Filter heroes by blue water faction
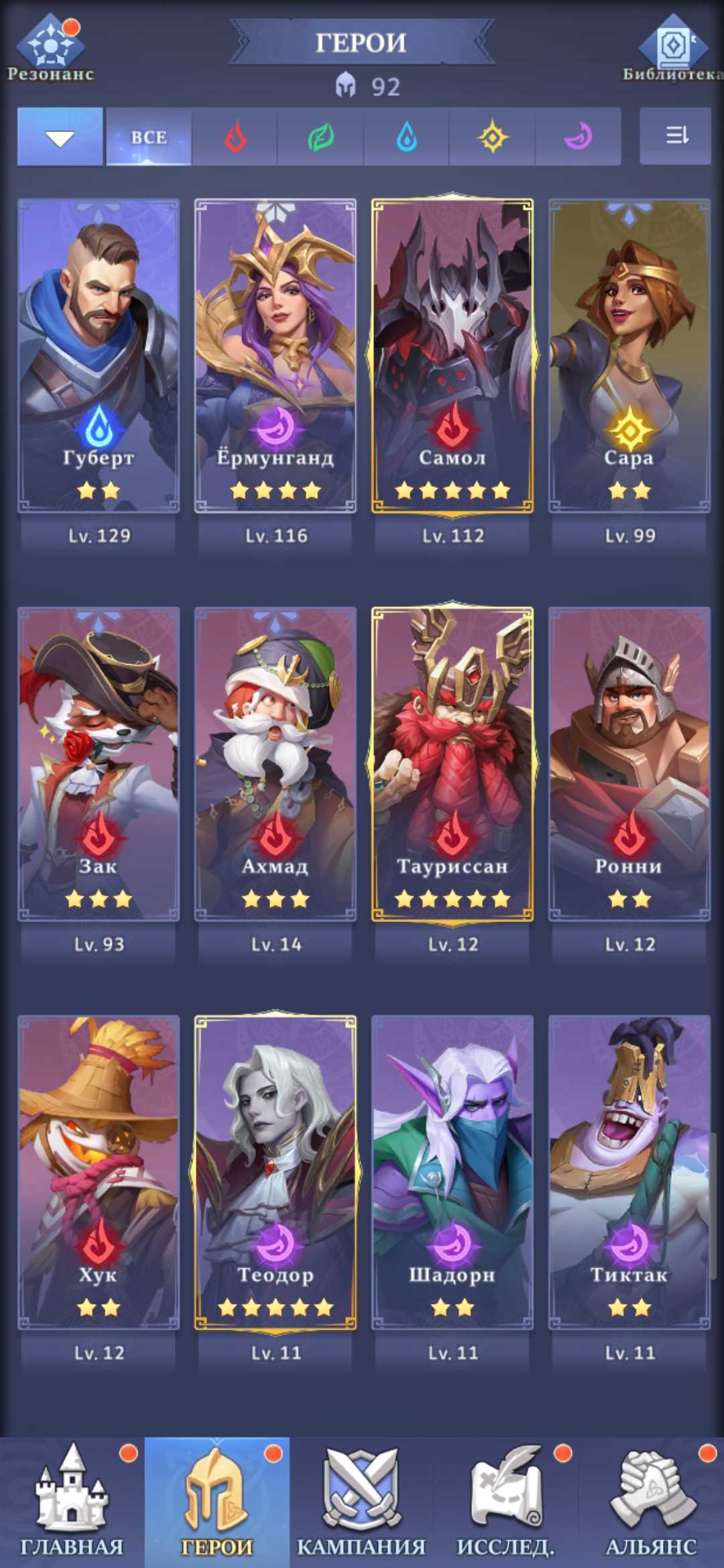Viewport: 724px width, 1568px height. click(406, 137)
